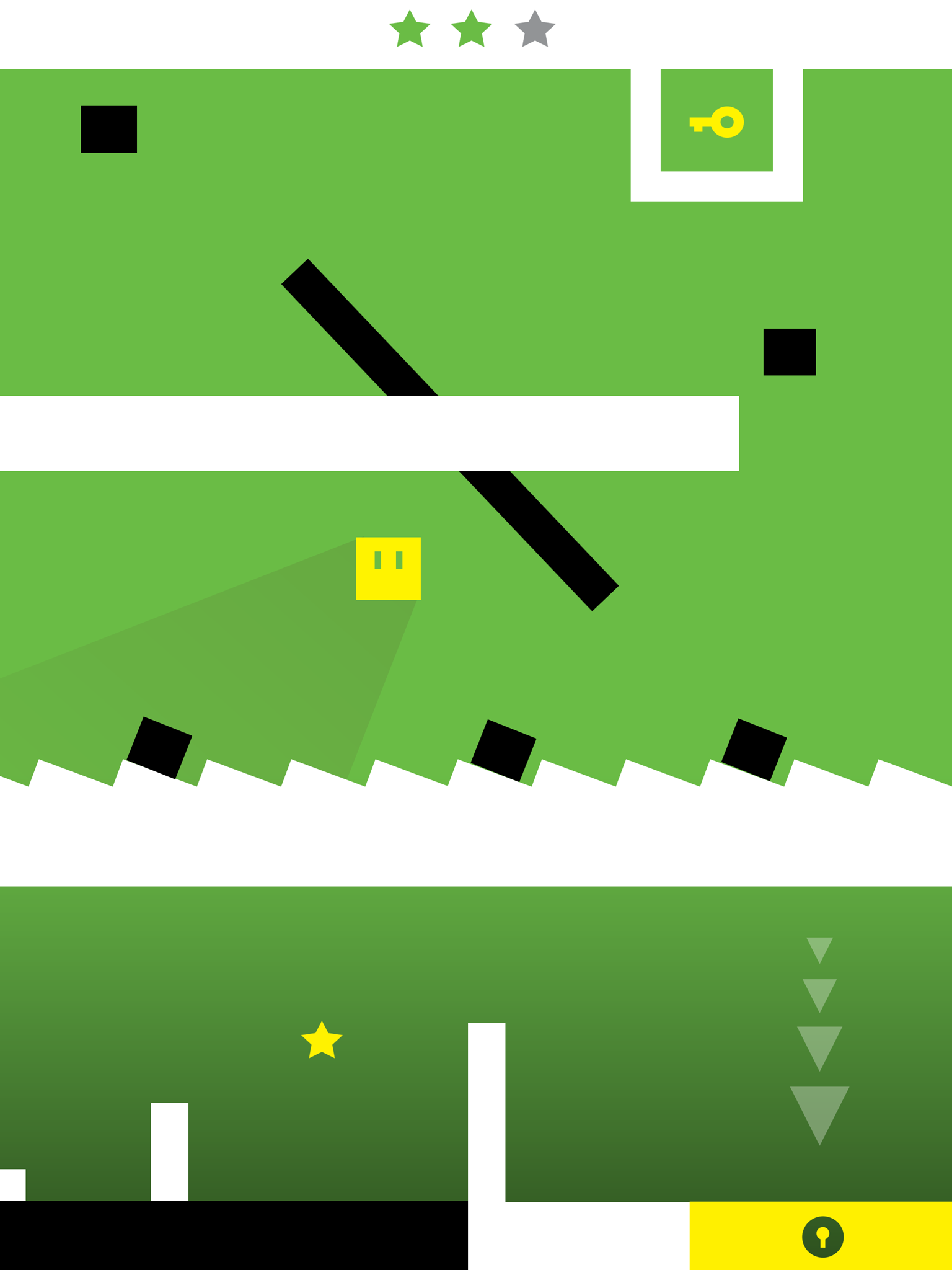Click the yellow square player character
Viewport: 952px width, 1270px height.
[x=389, y=567]
